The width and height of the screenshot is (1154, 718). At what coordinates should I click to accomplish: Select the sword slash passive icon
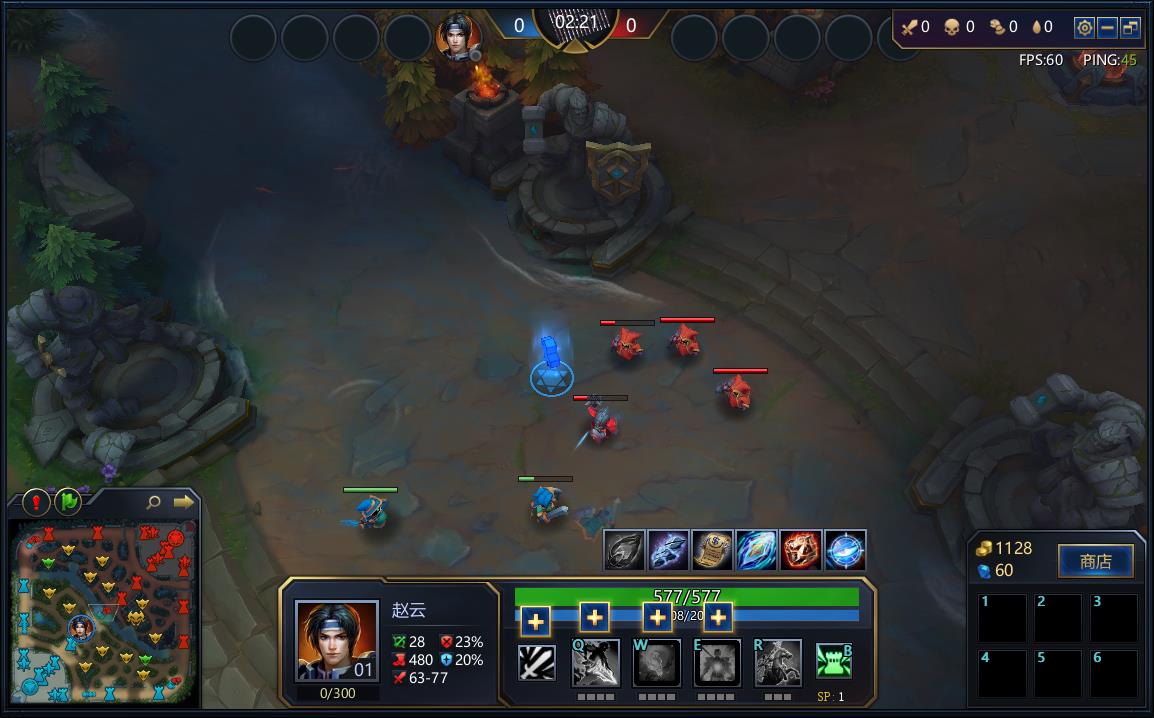point(537,662)
